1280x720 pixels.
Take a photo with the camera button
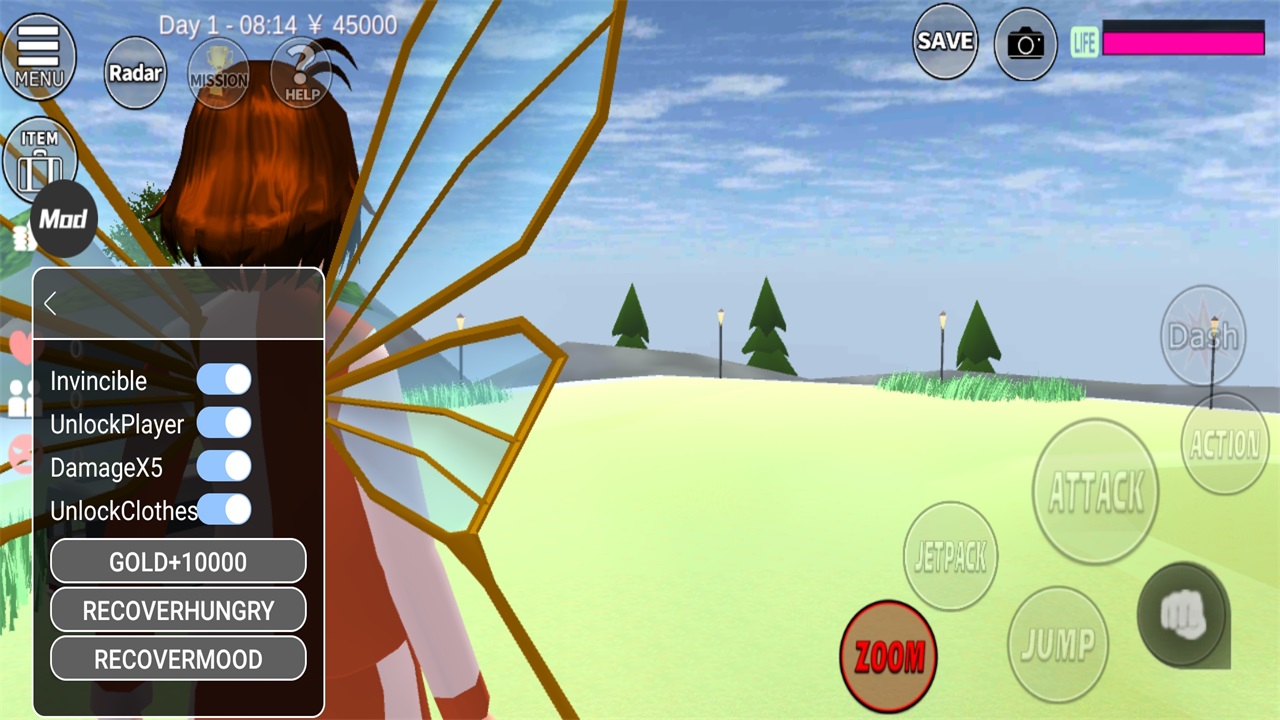[1025, 44]
